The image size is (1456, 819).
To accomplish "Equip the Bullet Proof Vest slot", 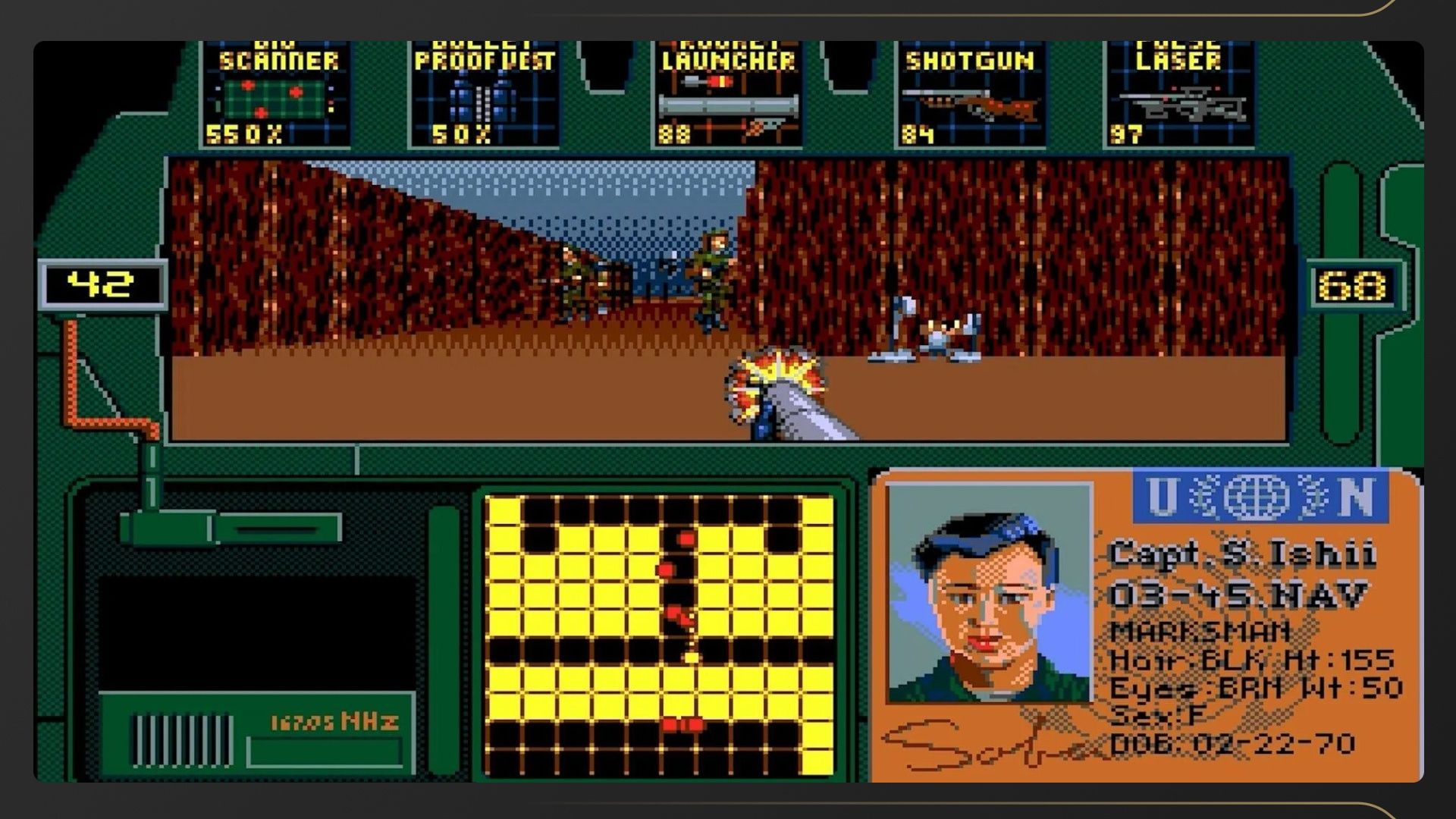I will (x=484, y=95).
